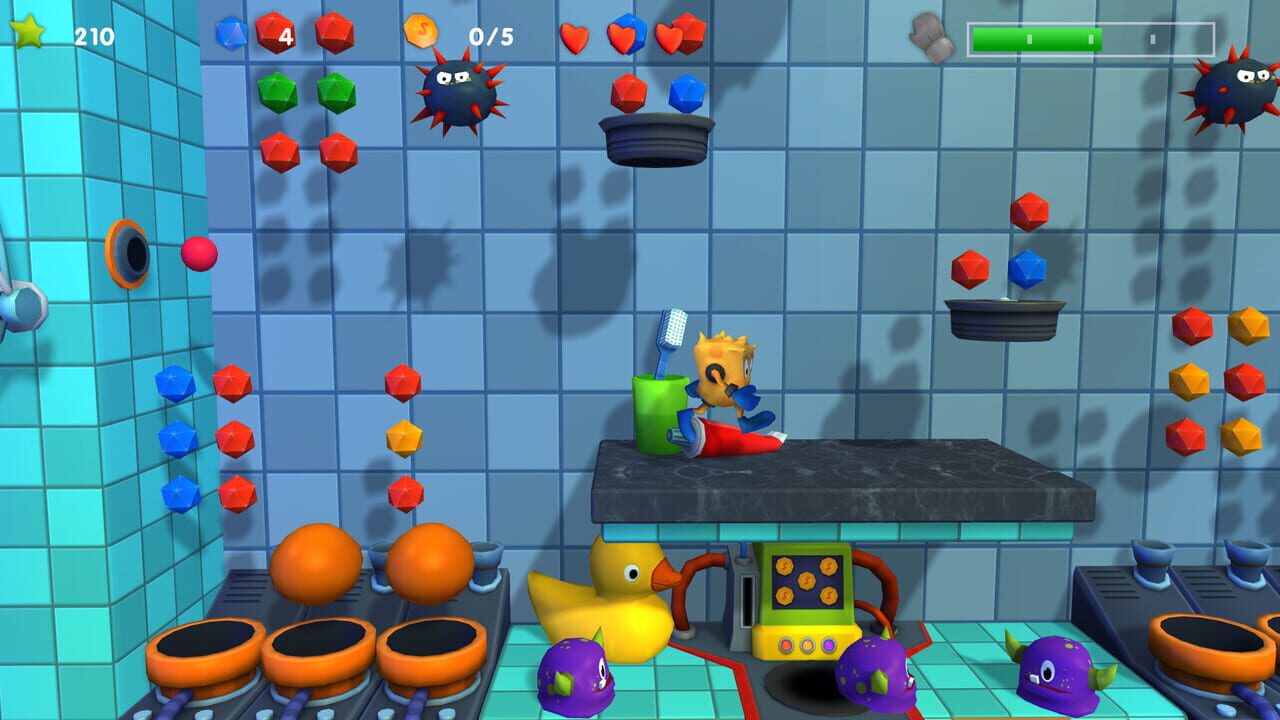
Task: Click the red ball on the left wall
Action: 200,255
